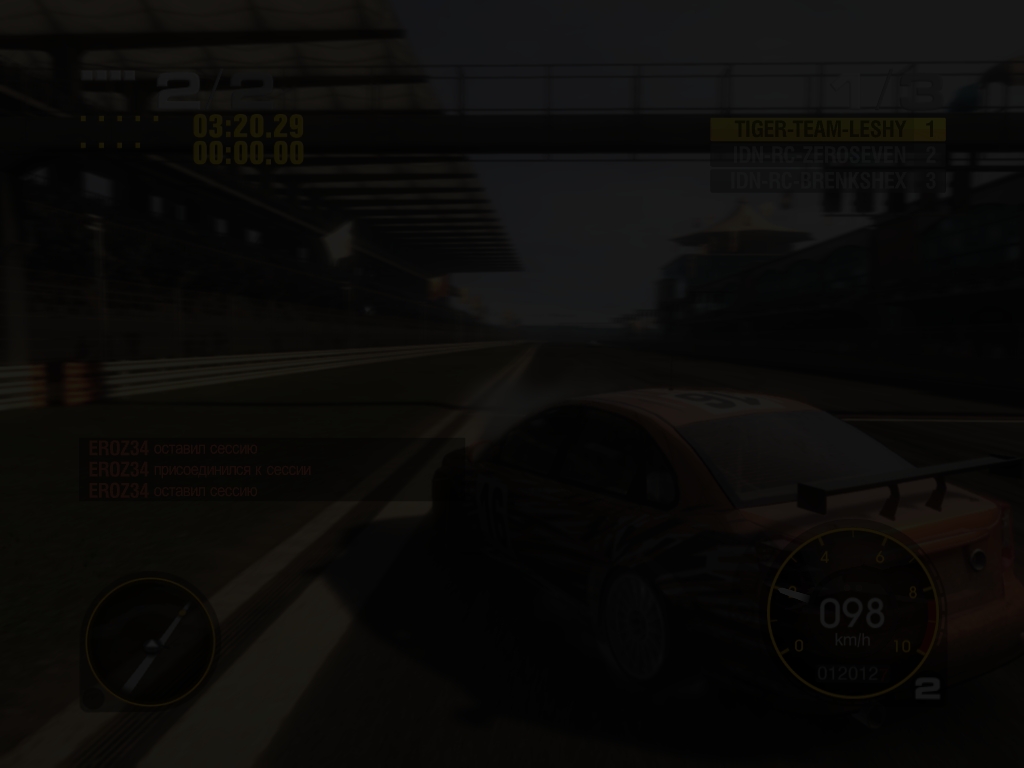This screenshot has height=768, width=1024.
Task: Open the circular track minimap
Action: click(150, 642)
